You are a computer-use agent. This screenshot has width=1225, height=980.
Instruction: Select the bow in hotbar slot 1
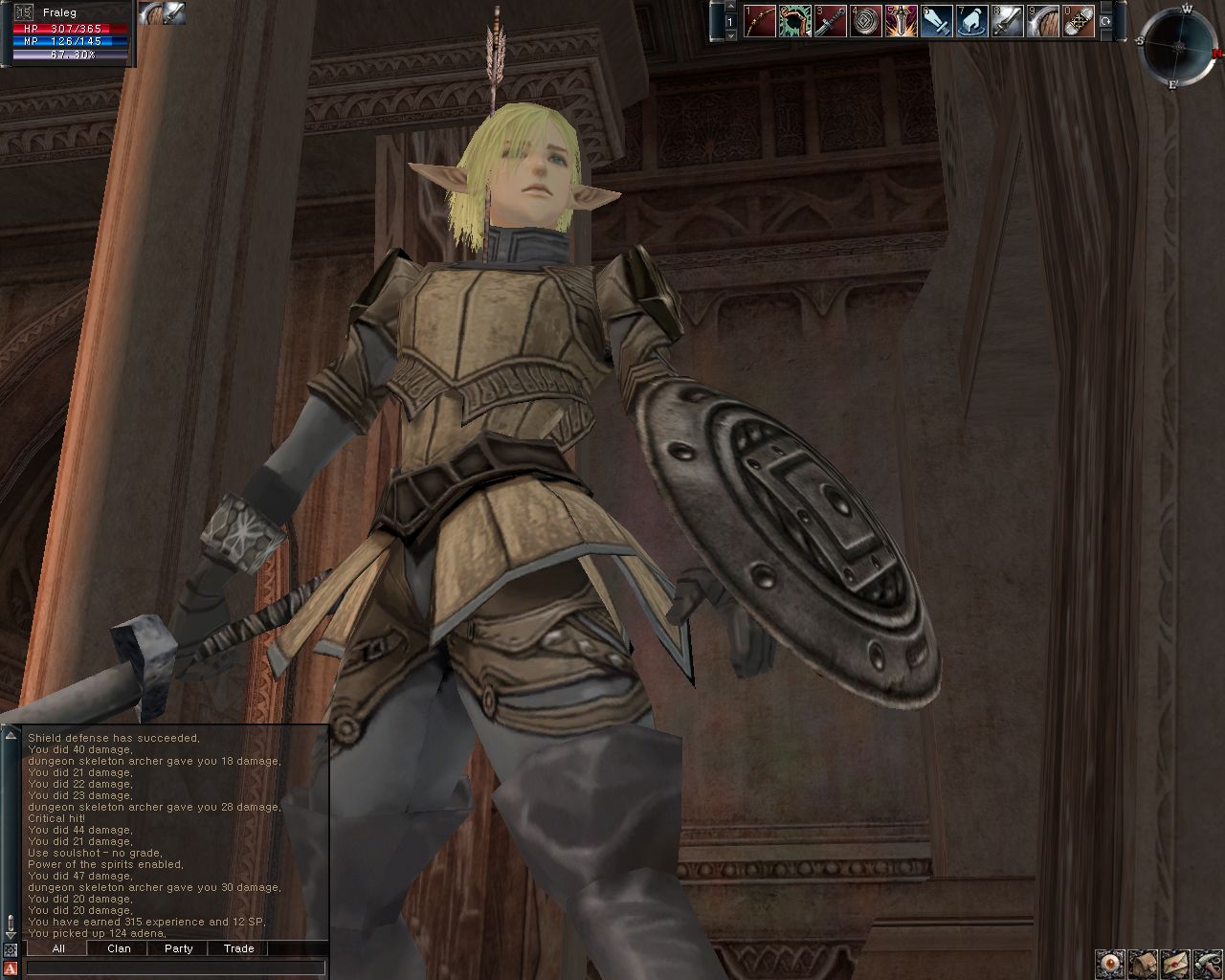pos(761,21)
